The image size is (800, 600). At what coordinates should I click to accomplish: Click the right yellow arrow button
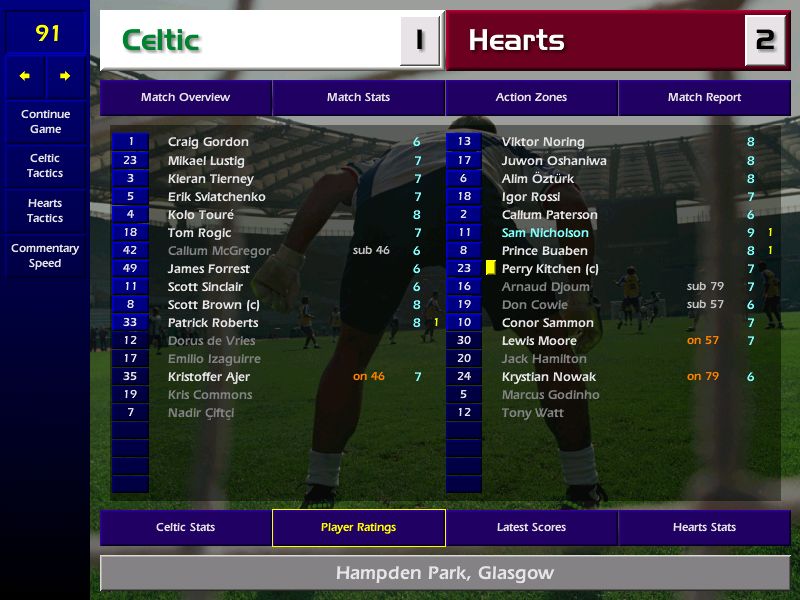[65, 76]
